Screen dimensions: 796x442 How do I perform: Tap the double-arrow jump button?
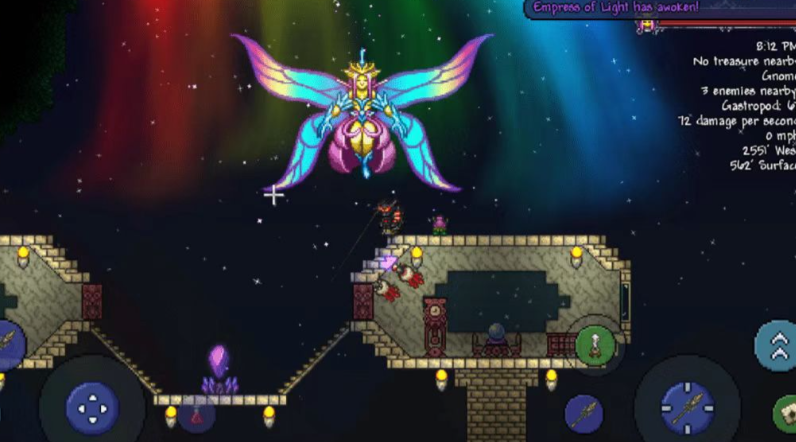click(x=776, y=344)
